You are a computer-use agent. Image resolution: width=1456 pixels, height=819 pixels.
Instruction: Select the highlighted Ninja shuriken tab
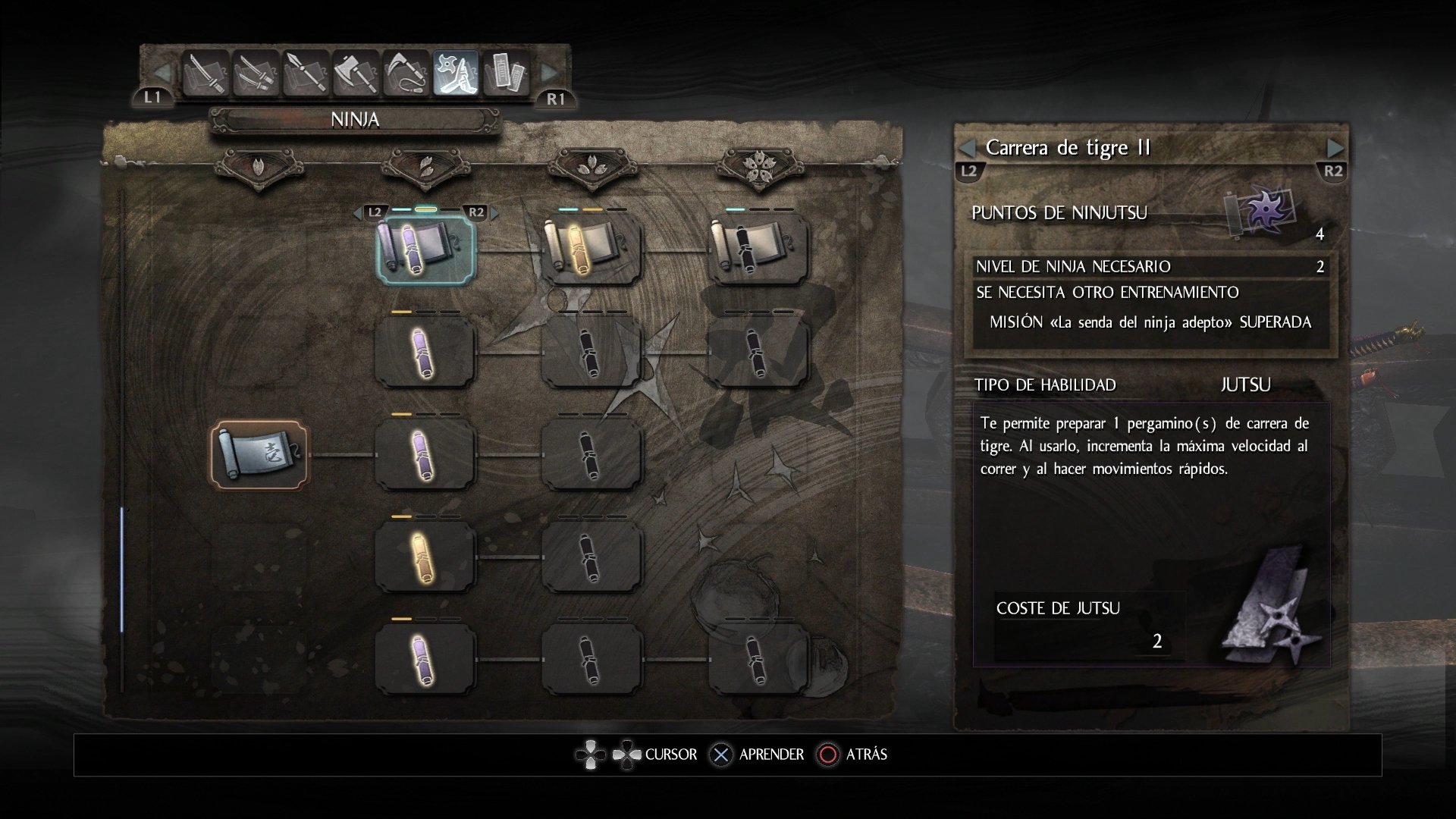pyautogui.click(x=456, y=74)
